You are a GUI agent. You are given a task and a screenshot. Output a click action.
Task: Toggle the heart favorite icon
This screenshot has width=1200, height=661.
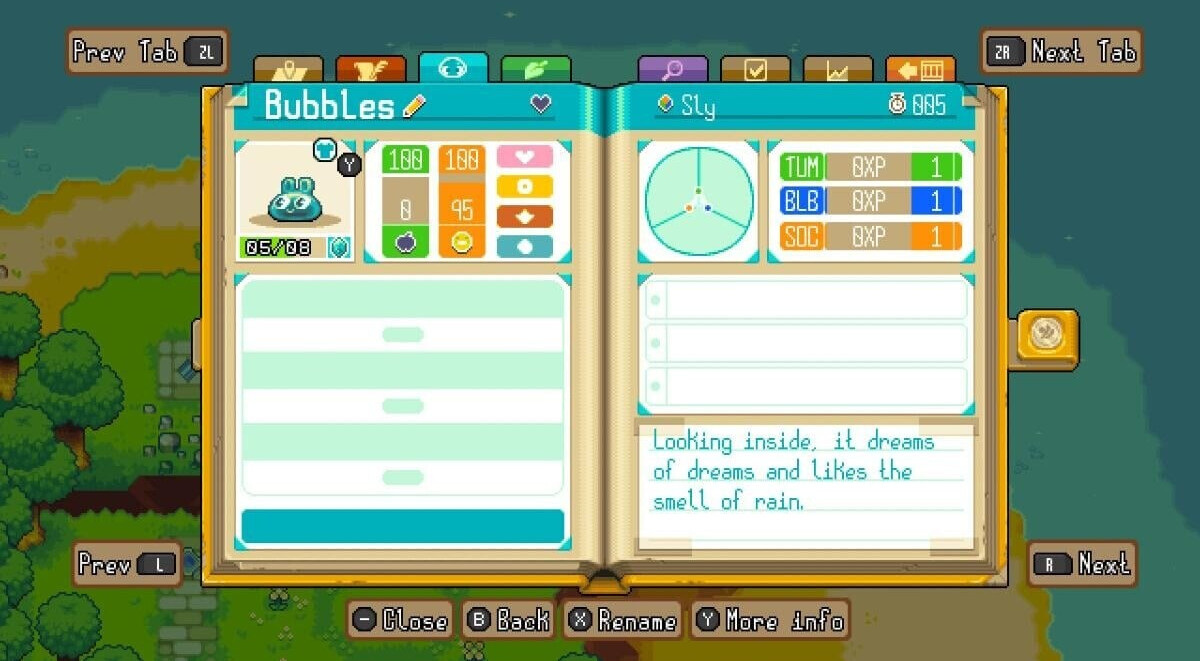point(541,104)
